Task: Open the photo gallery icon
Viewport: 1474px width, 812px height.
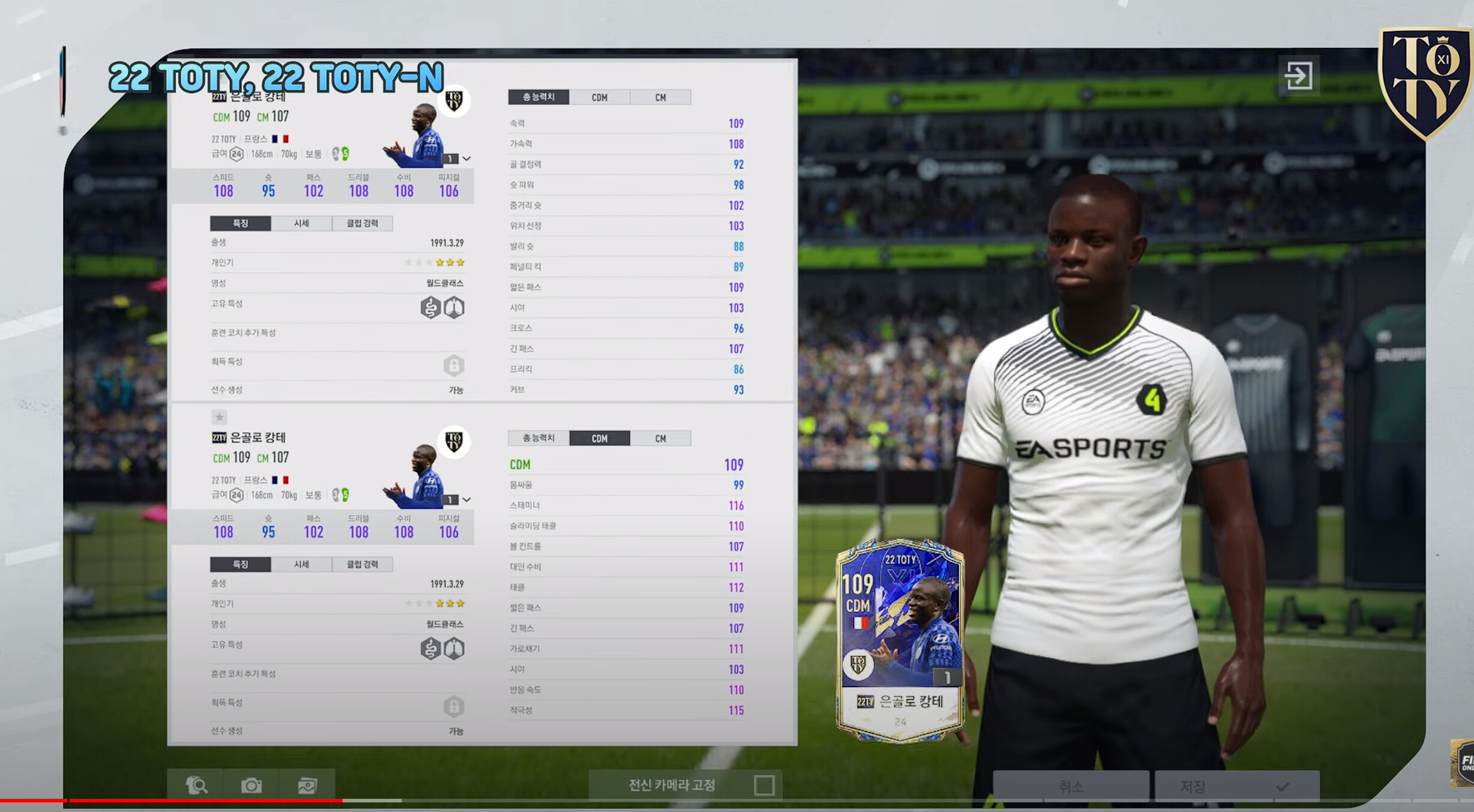Action: 307,785
